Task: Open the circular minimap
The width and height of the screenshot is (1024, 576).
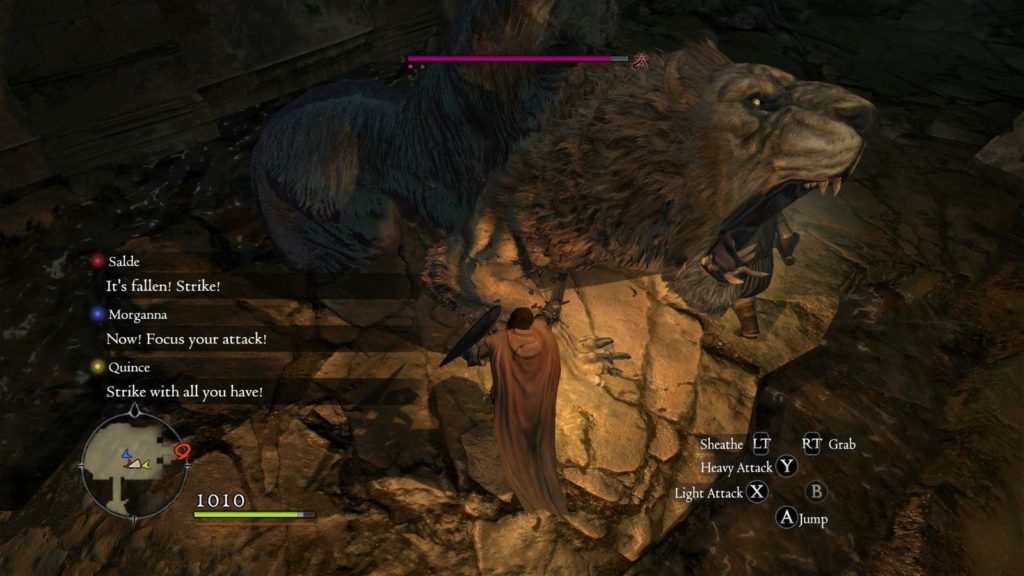Action: click(x=134, y=462)
